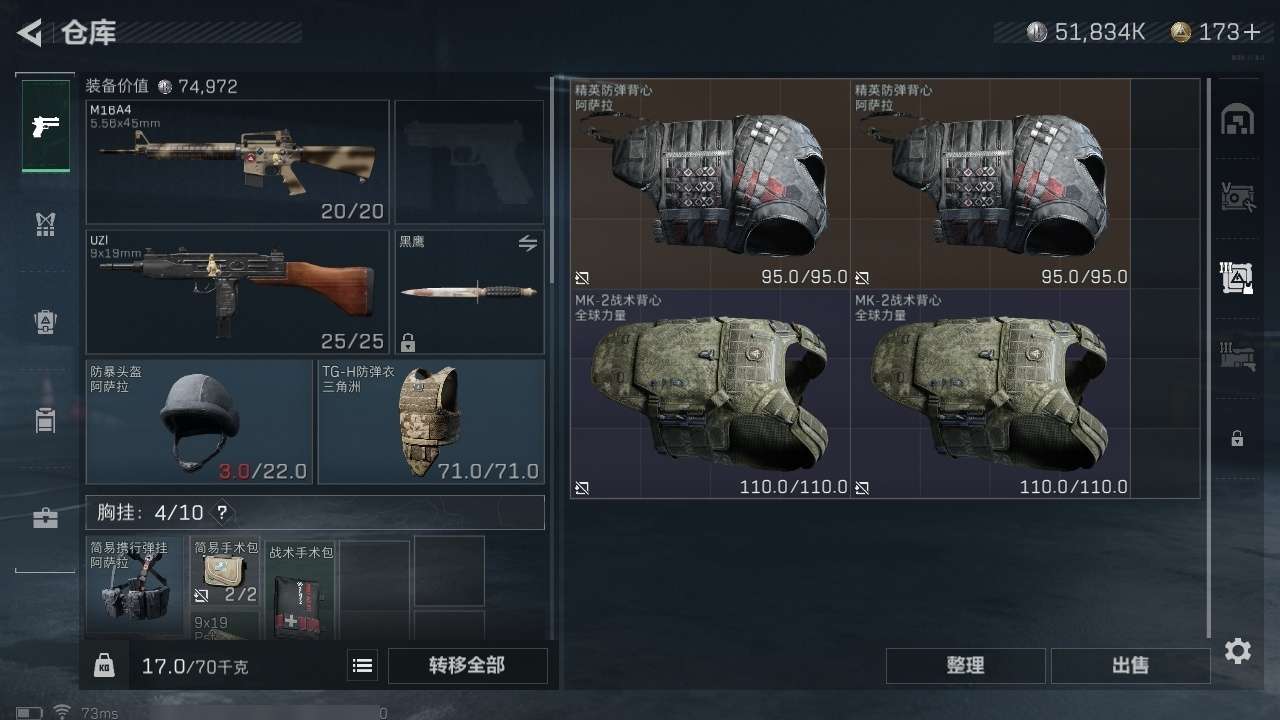Go back using the arrow by 仓库
The width and height of the screenshot is (1280, 720).
(x=30, y=33)
